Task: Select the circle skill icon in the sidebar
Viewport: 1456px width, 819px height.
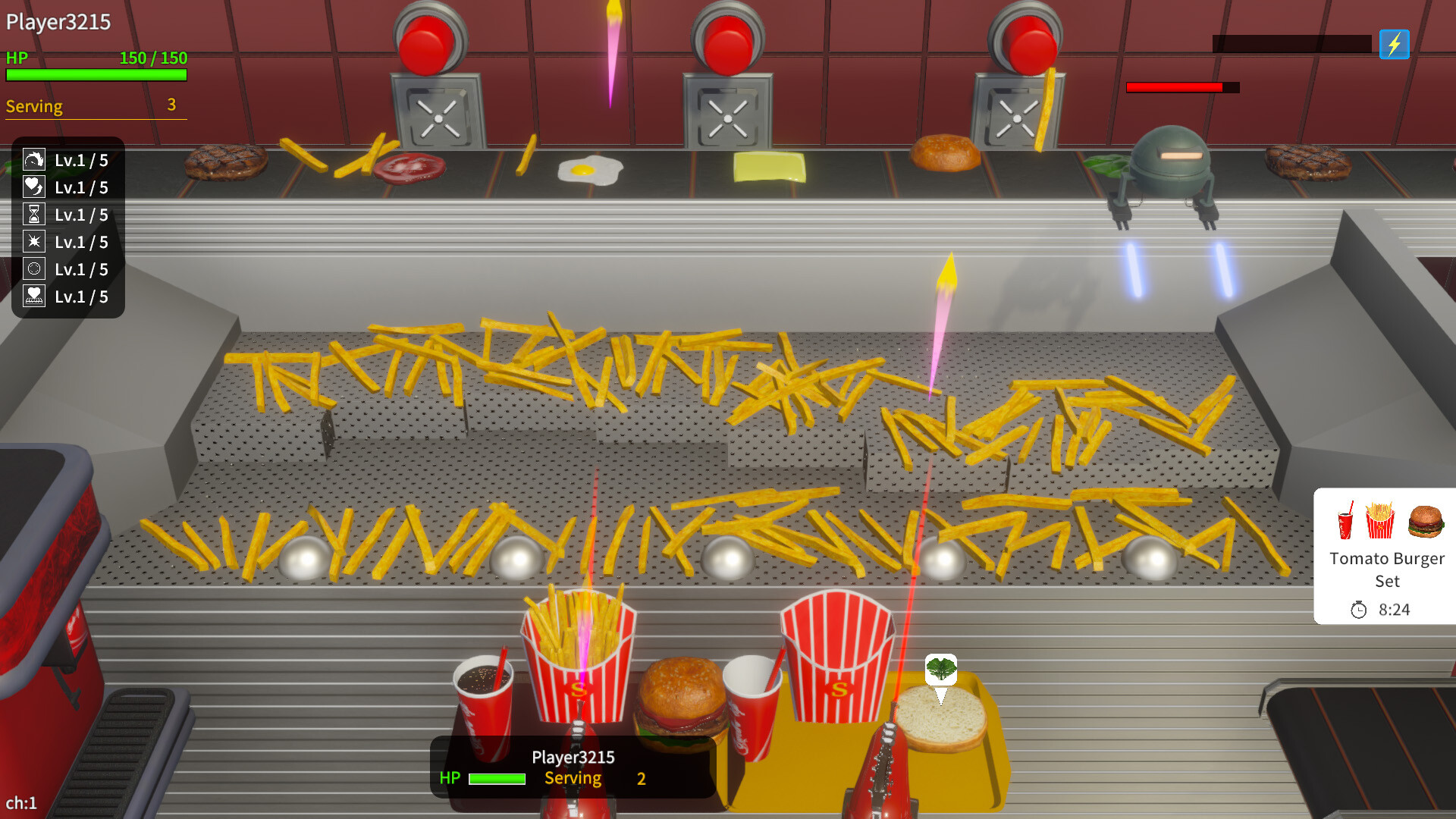Action: click(x=34, y=269)
